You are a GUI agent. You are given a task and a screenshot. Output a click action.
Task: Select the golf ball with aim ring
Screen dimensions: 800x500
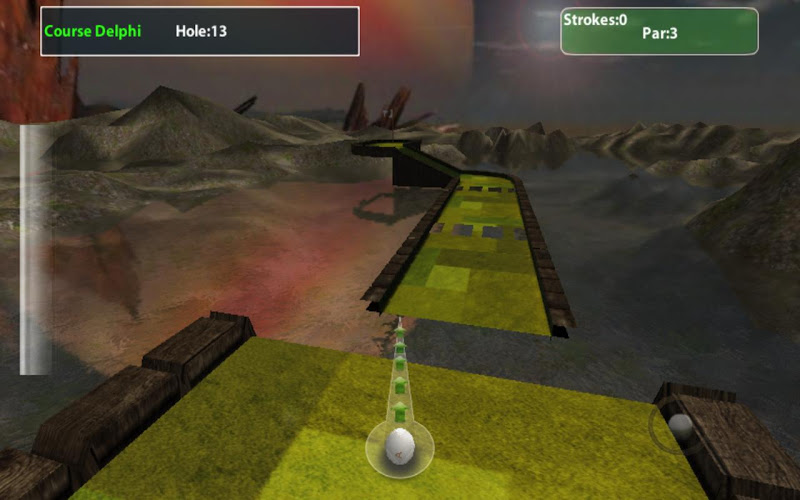click(400, 445)
